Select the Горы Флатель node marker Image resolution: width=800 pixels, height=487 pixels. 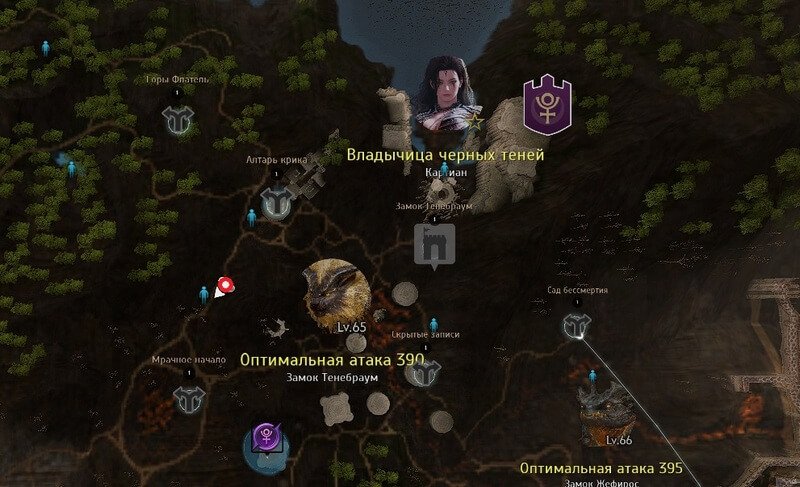click(x=177, y=119)
